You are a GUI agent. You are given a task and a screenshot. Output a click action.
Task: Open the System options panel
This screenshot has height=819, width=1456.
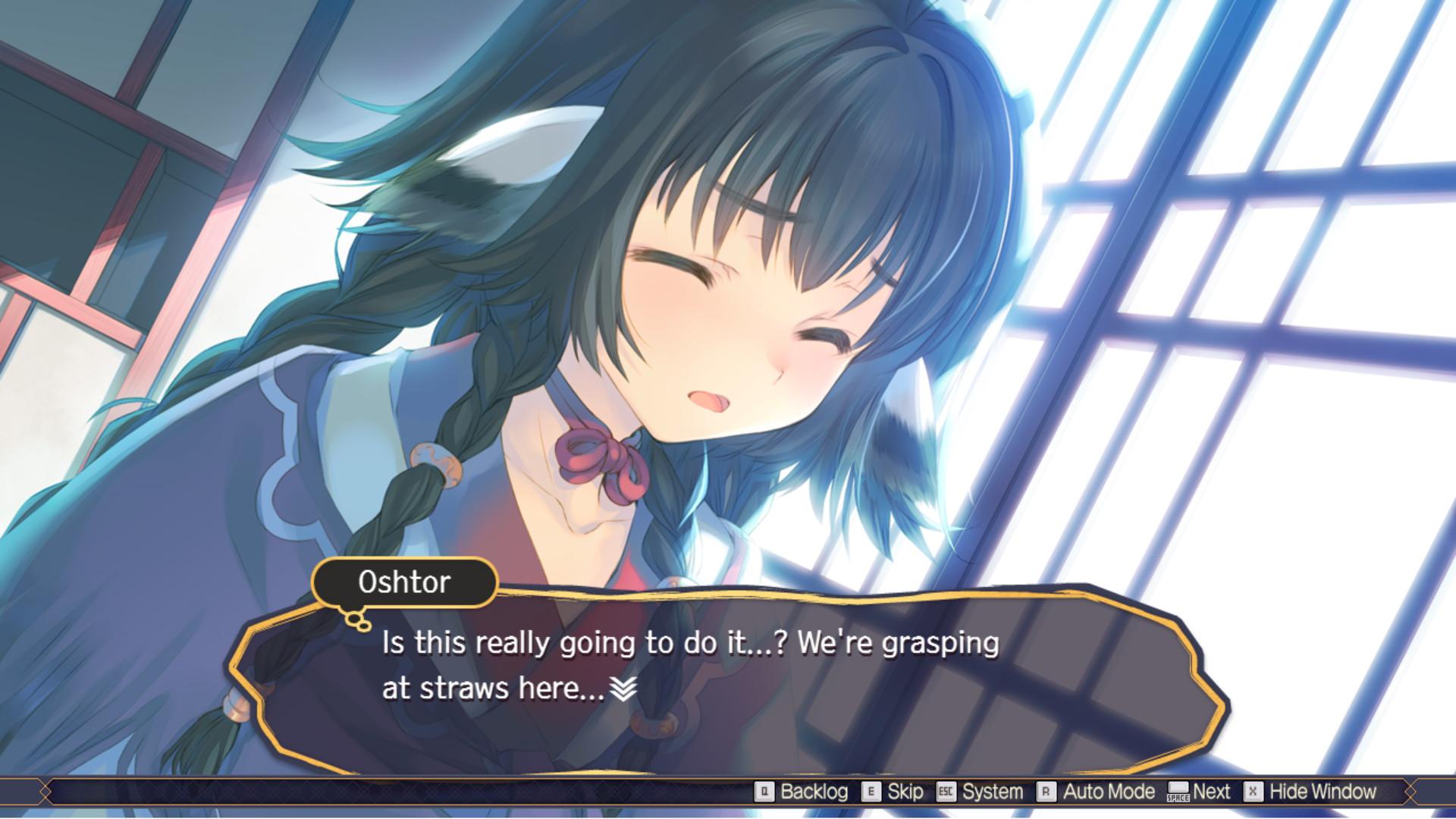click(997, 792)
